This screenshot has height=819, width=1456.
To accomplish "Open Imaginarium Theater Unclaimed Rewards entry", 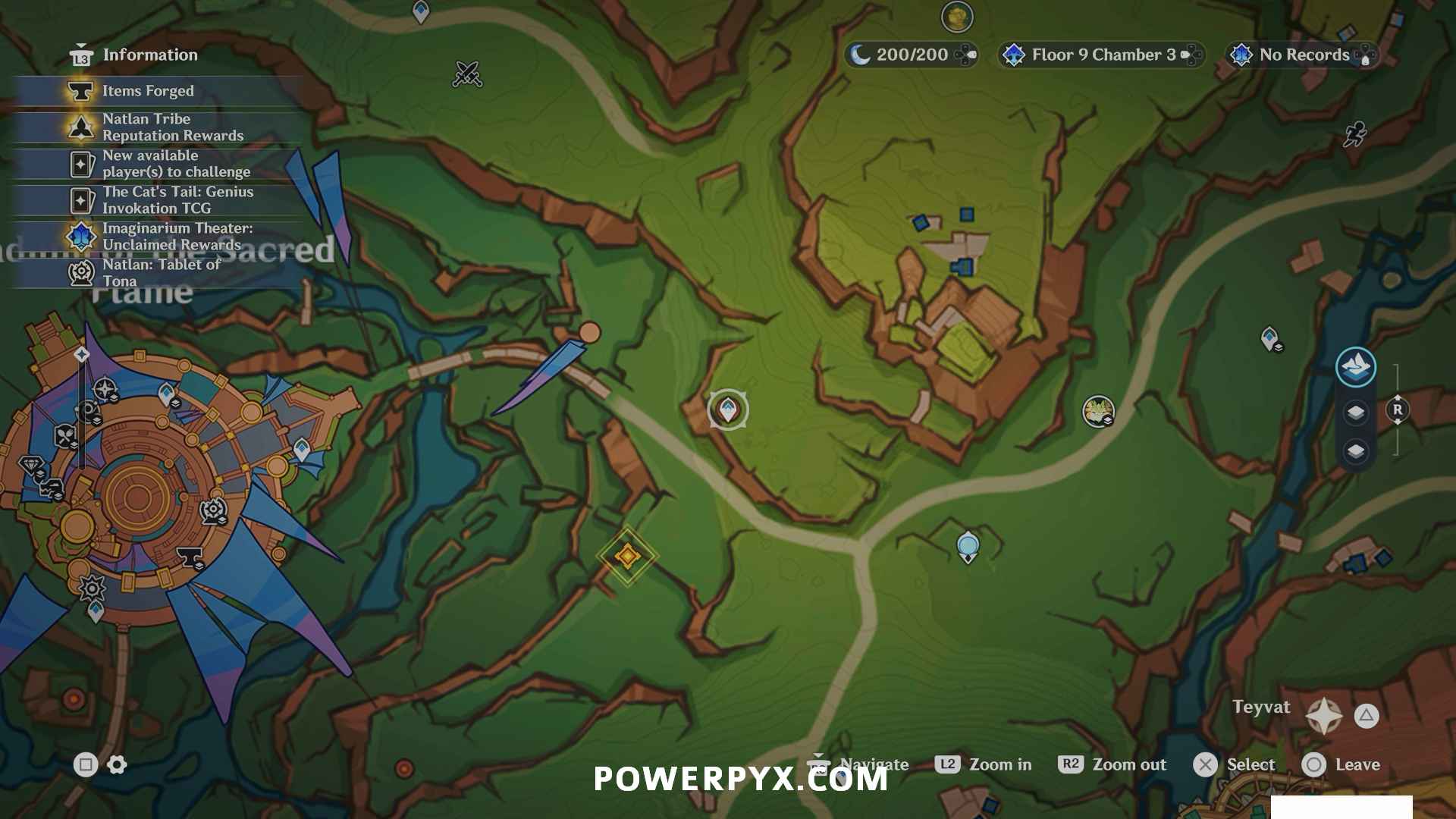I will 177,237.
